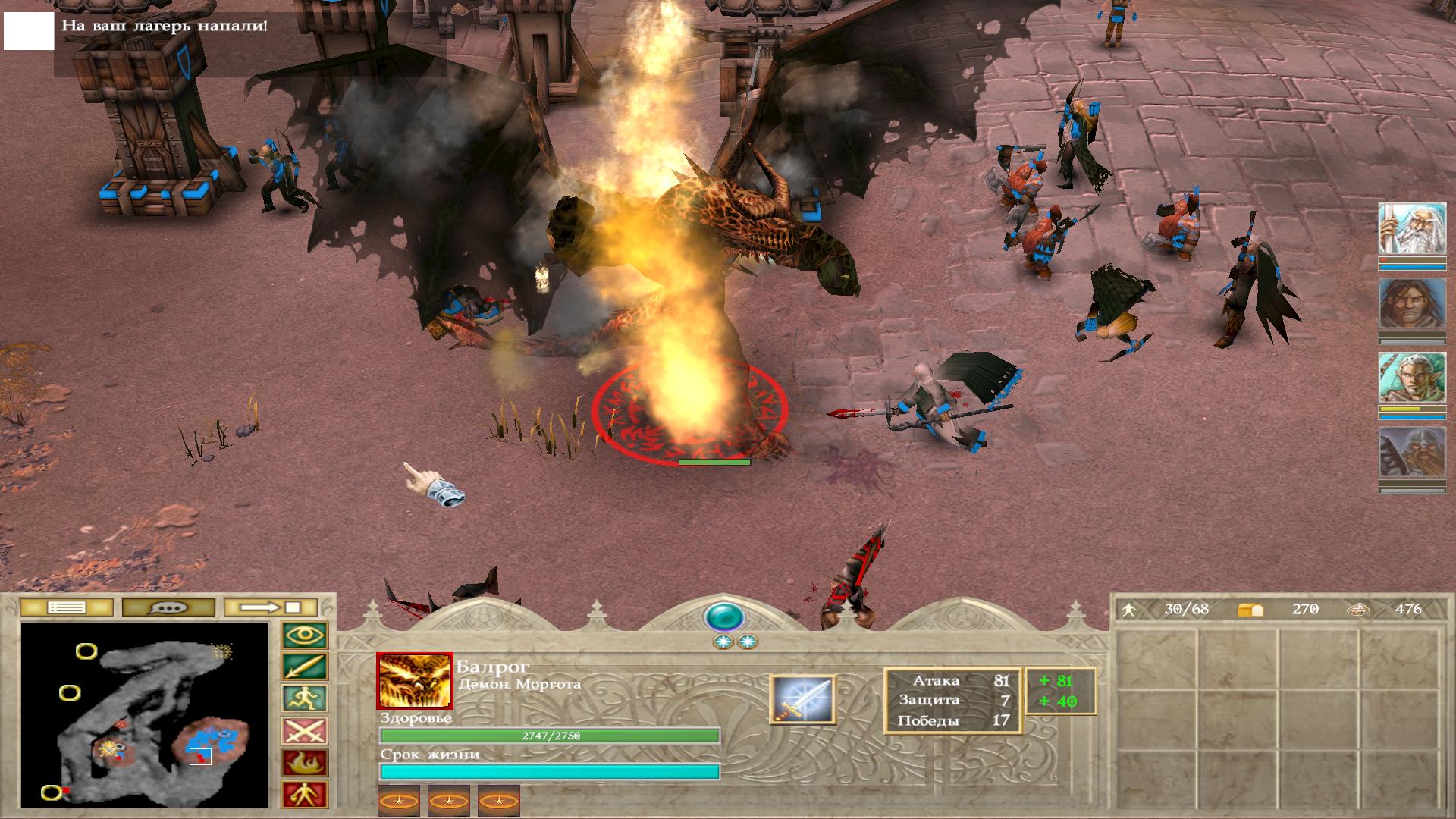This screenshot has width=1456, height=819.
Task: Click on the minimap
Action: 144,714
